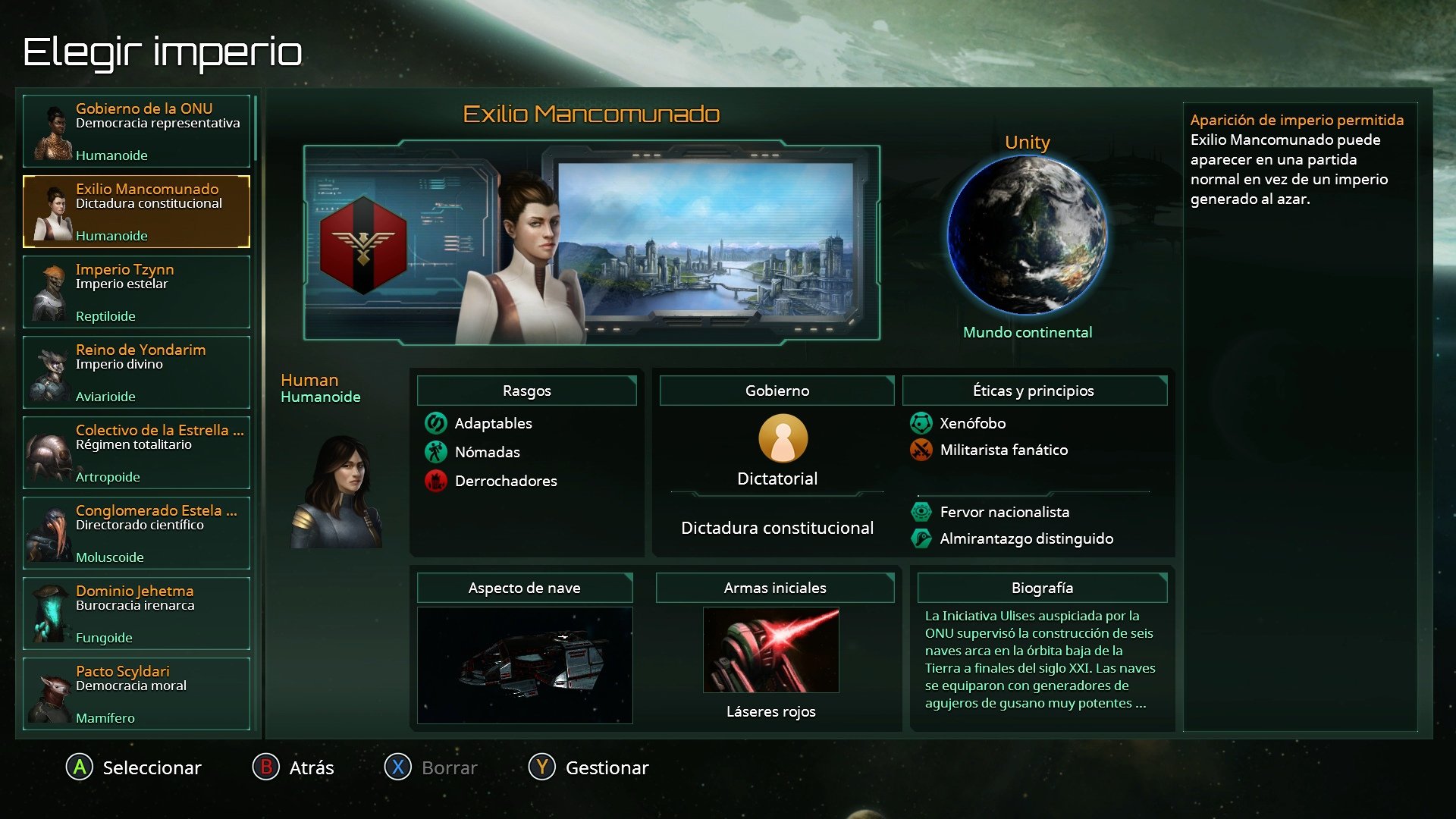Choose the Exilio Mancomunado empire entry
This screenshot has height=819, width=1456.
pos(136,212)
